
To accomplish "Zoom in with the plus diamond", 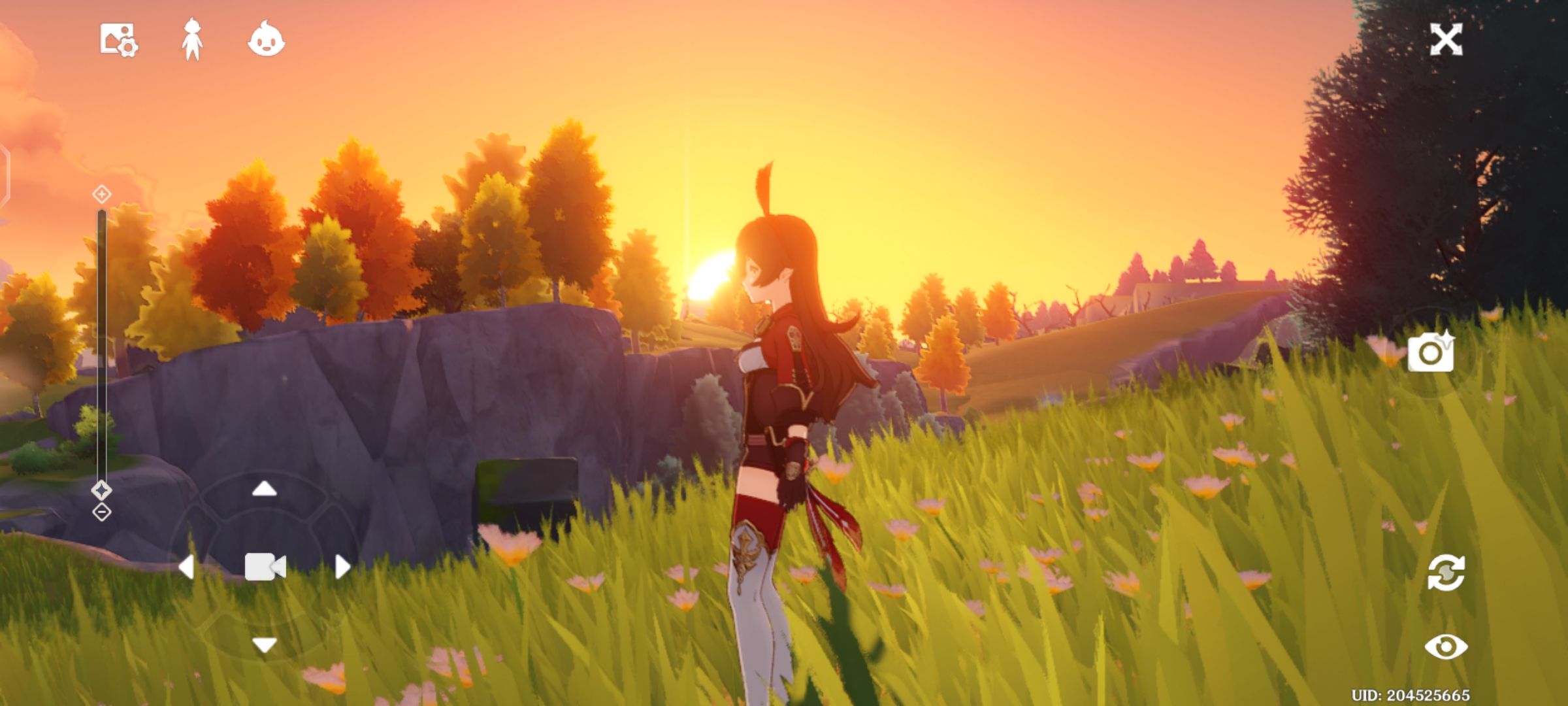I will [101, 194].
